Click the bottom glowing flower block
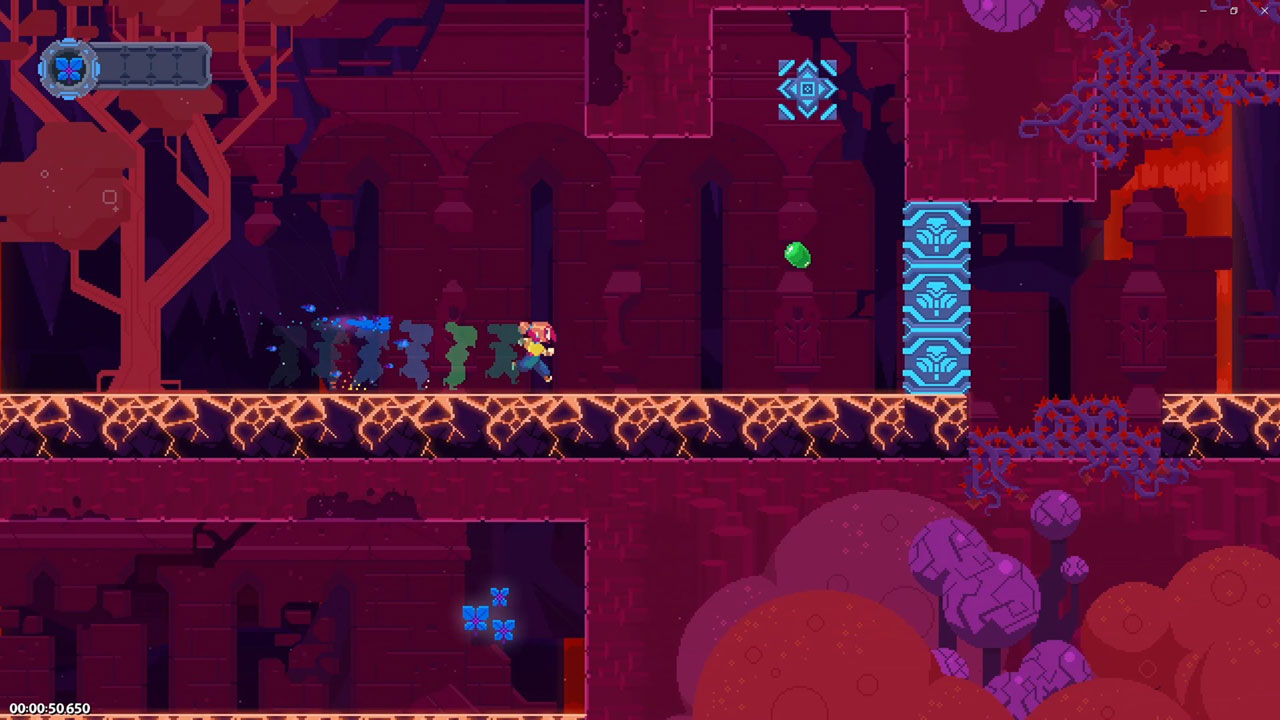 click(937, 358)
